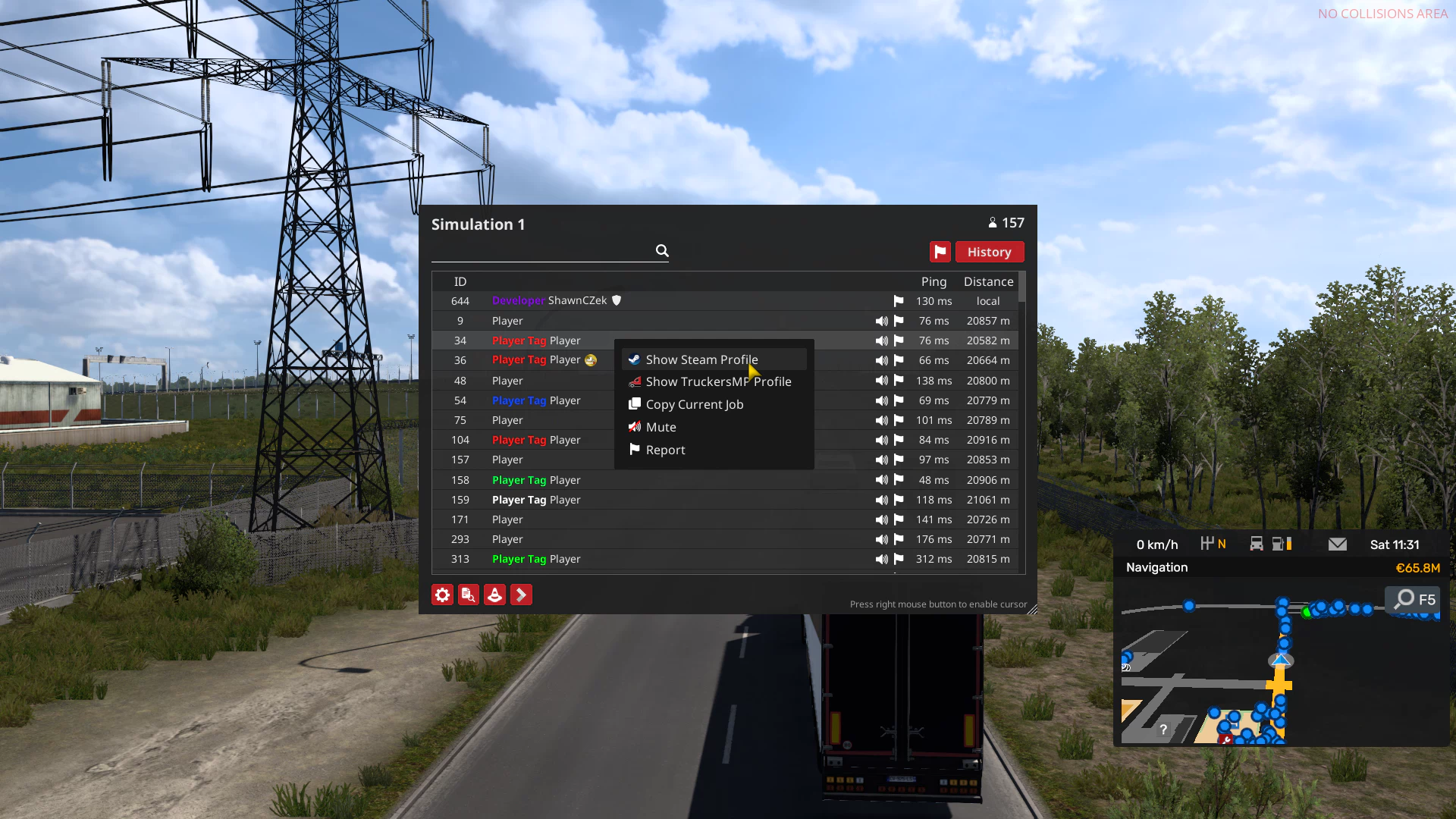Click the log search document icon
This screenshot has width=1456, height=819.
468,595
